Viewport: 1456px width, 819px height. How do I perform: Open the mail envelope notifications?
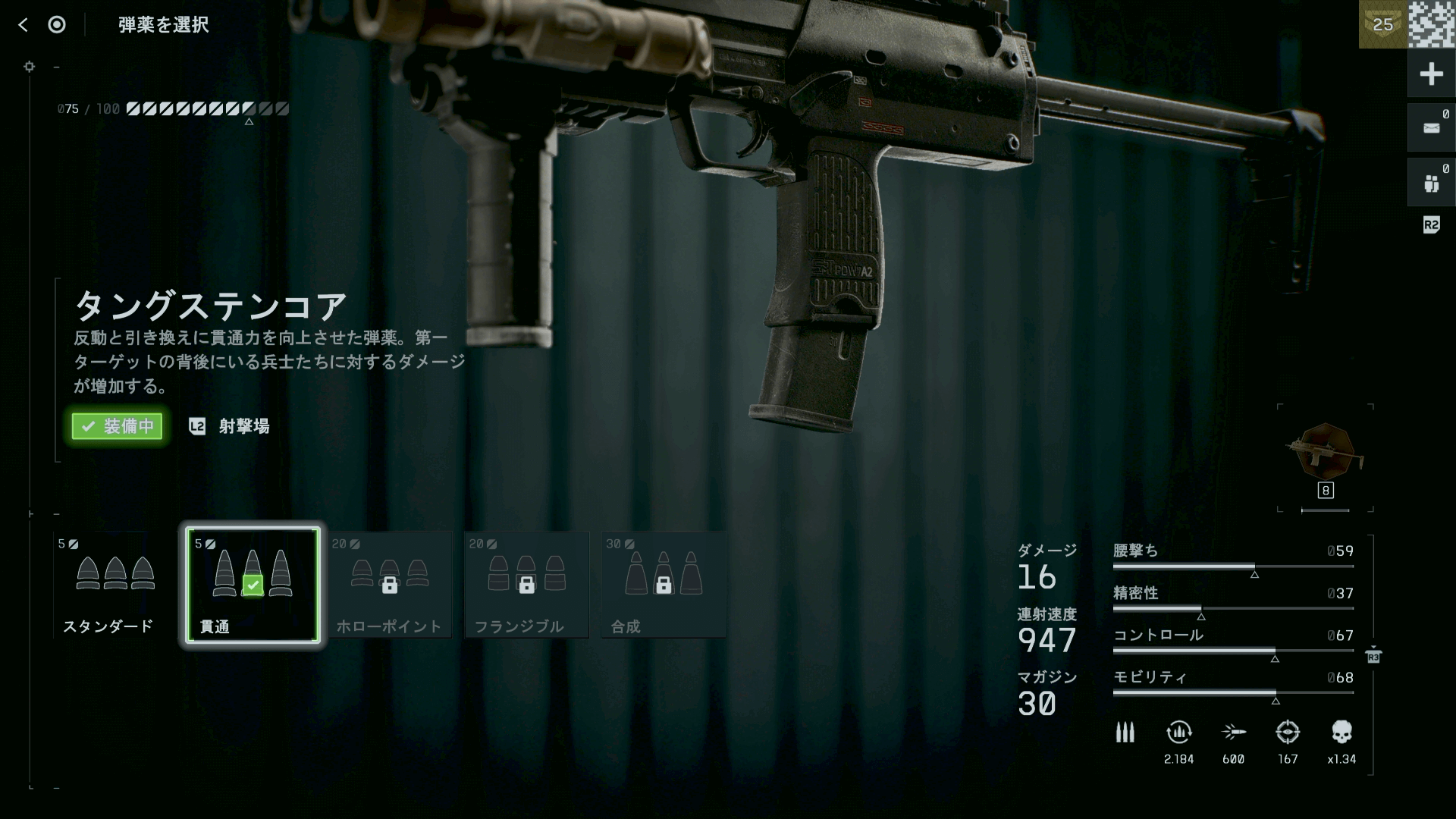(x=1431, y=128)
